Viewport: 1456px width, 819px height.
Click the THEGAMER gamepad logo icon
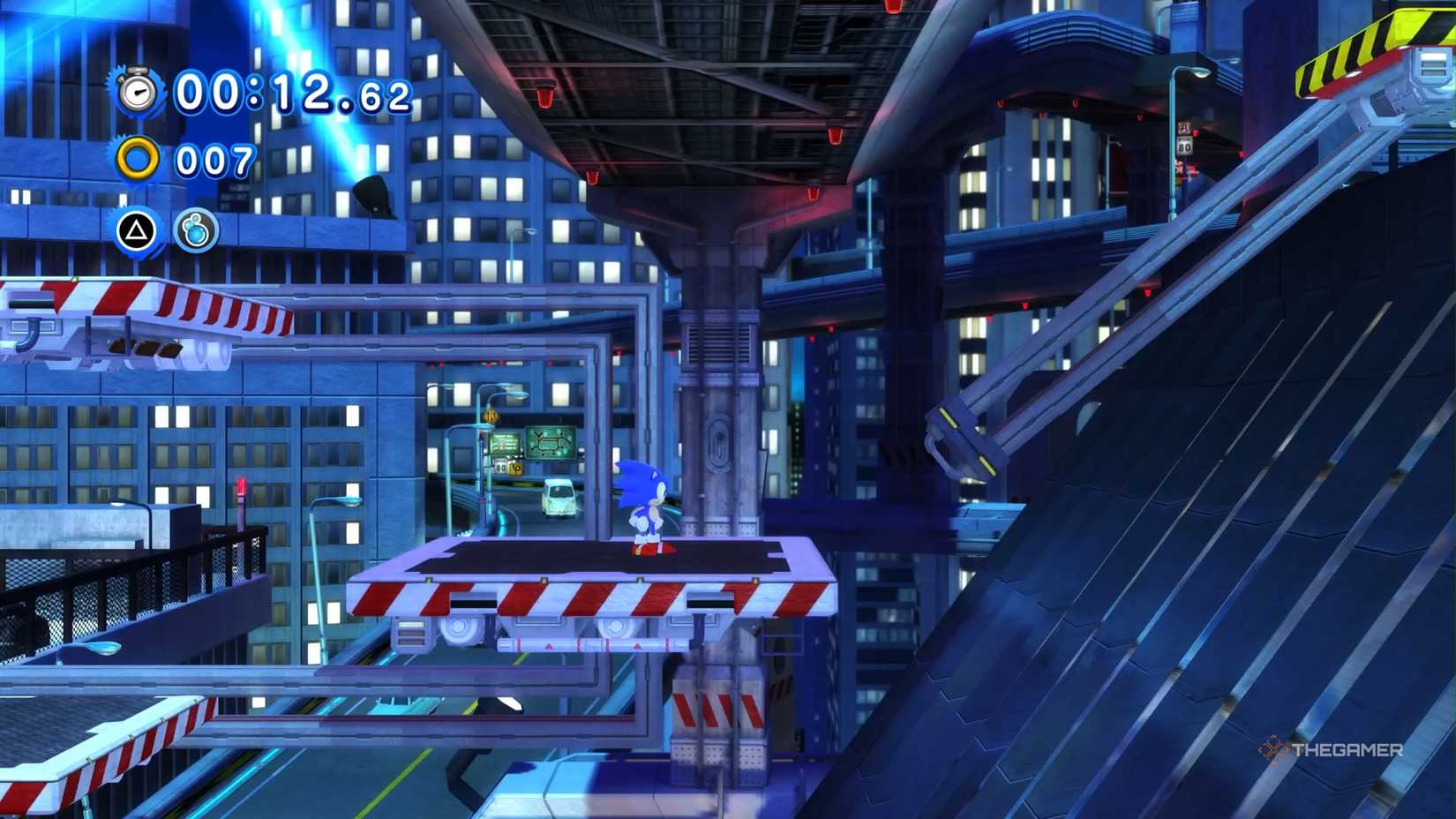(1271, 747)
